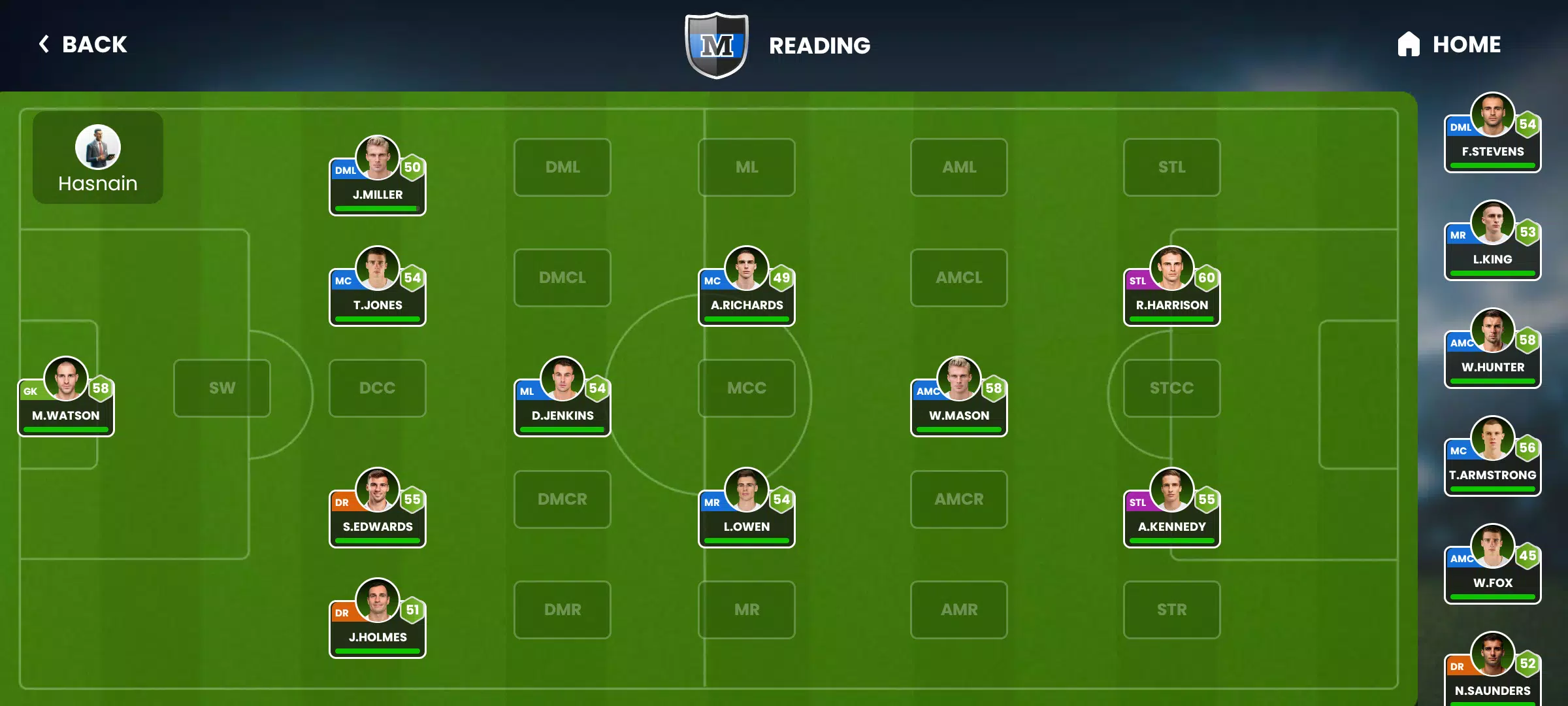Screen dimensions: 1568x706
Task: Click the BACK button
Action: (x=82, y=44)
